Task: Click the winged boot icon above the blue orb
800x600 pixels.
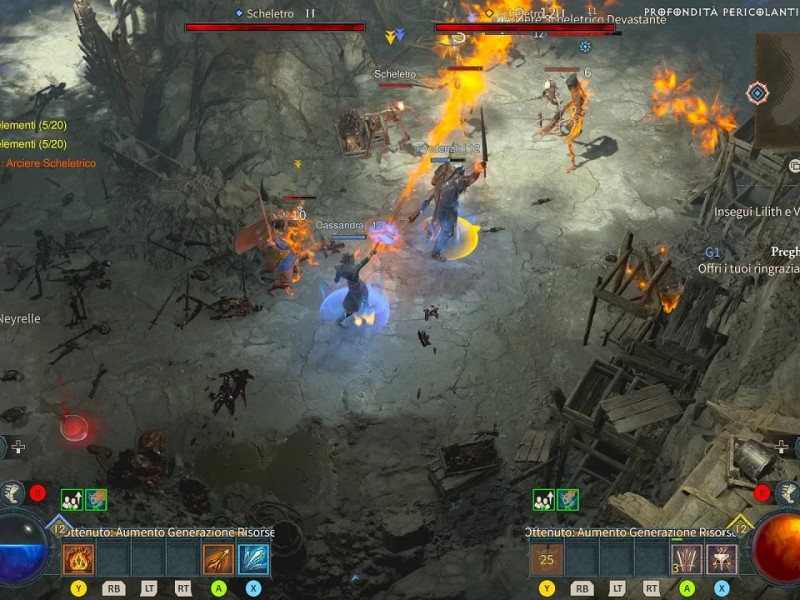Action: point(13,492)
